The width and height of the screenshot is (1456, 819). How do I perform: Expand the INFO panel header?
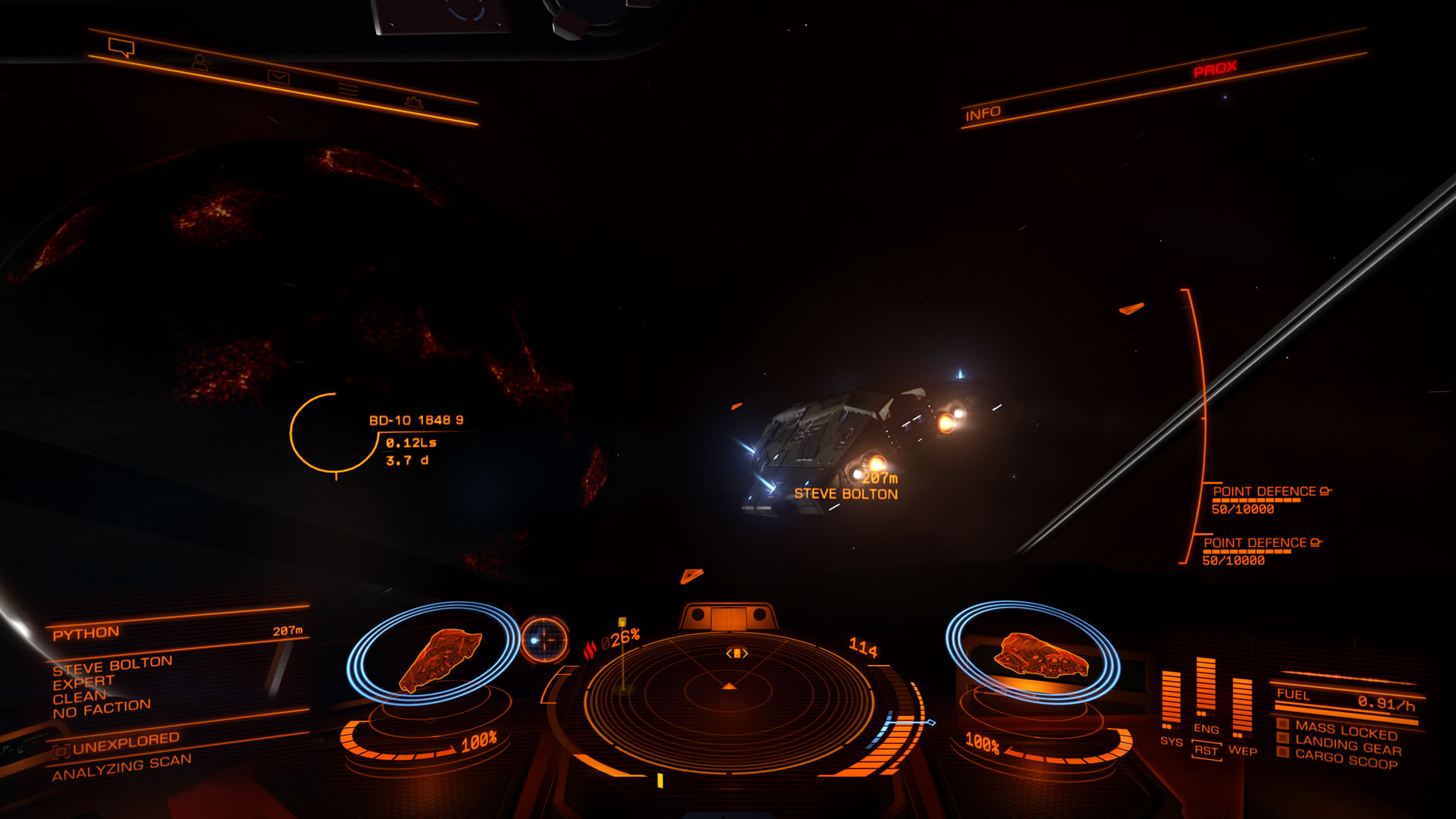point(984,111)
